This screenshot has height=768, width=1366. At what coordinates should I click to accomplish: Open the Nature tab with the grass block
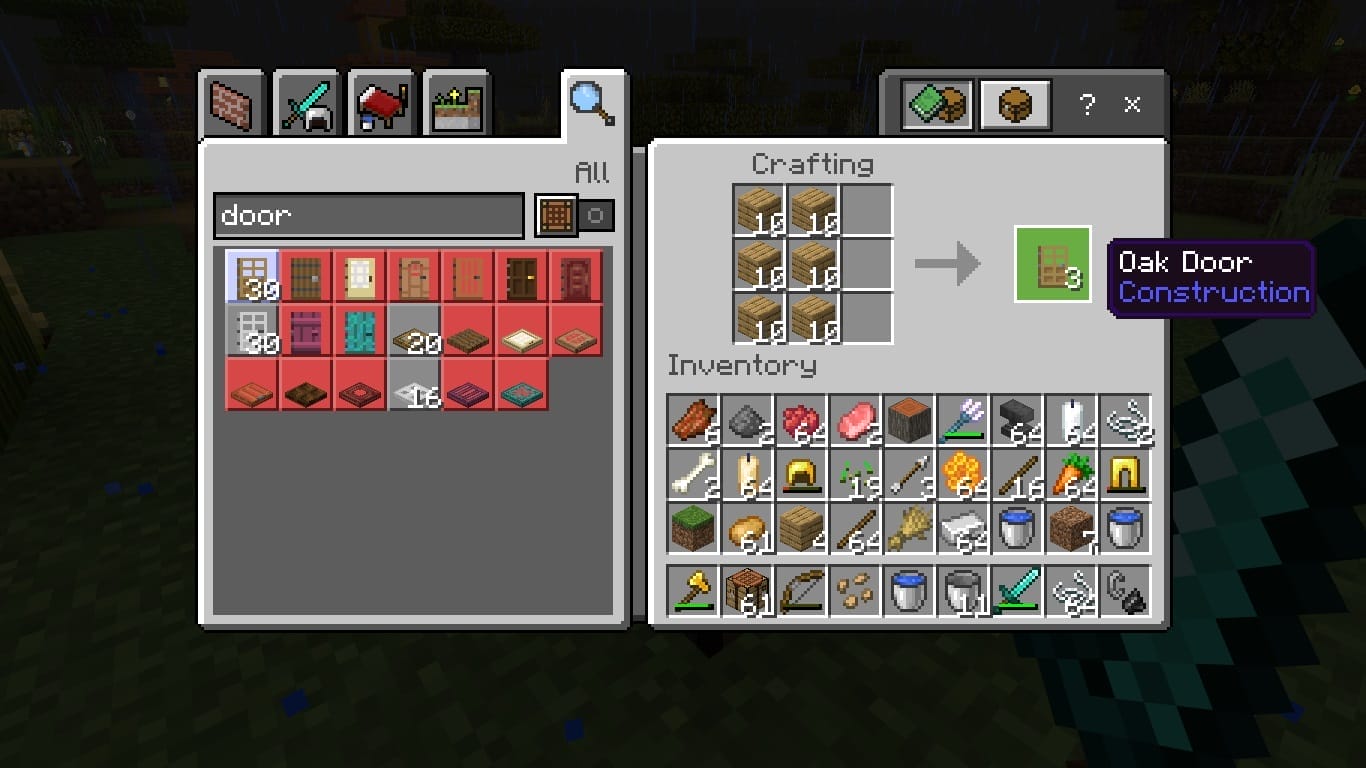coord(457,104)
